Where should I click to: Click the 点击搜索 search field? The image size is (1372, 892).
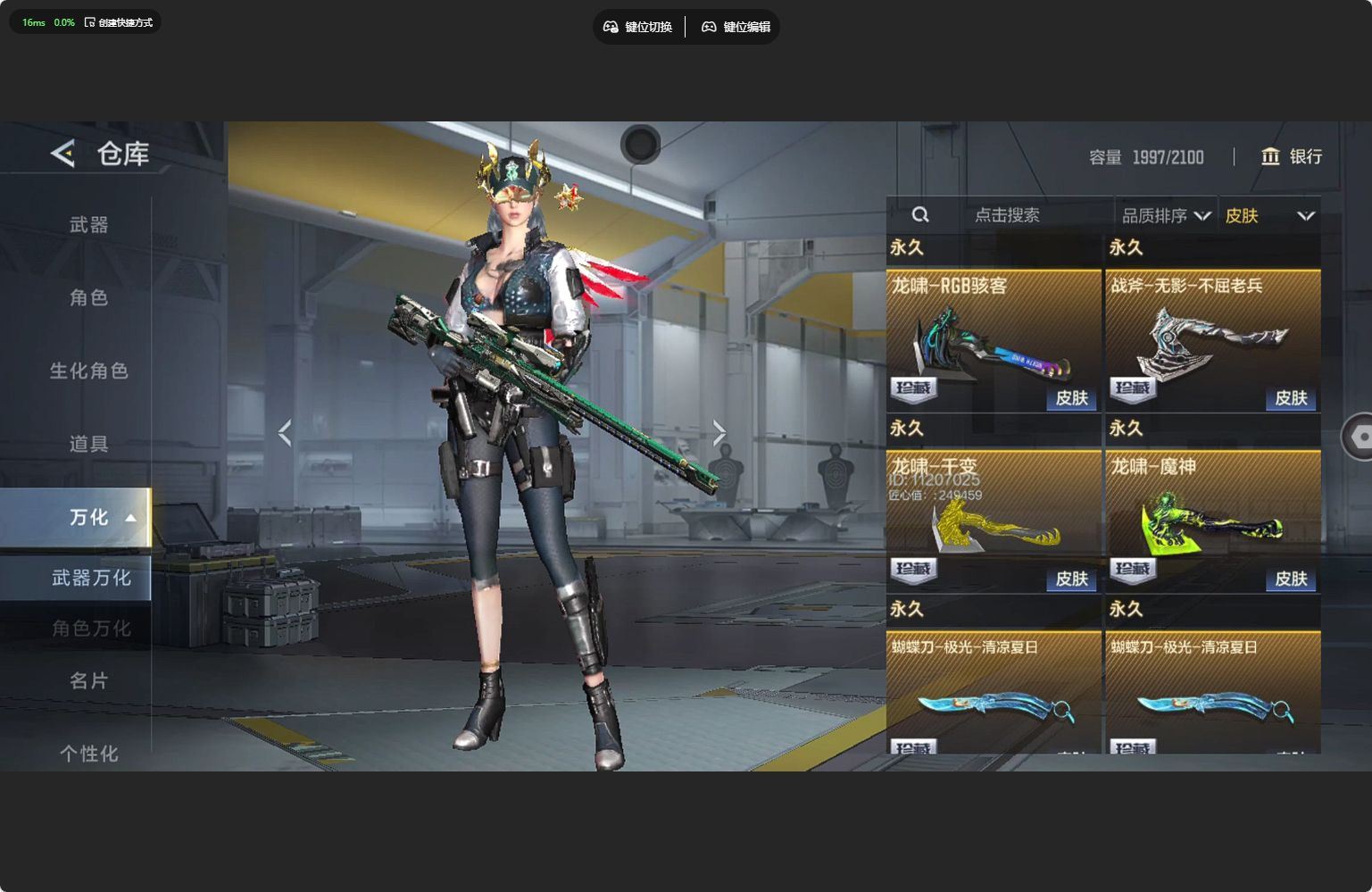click(1006, 215)
